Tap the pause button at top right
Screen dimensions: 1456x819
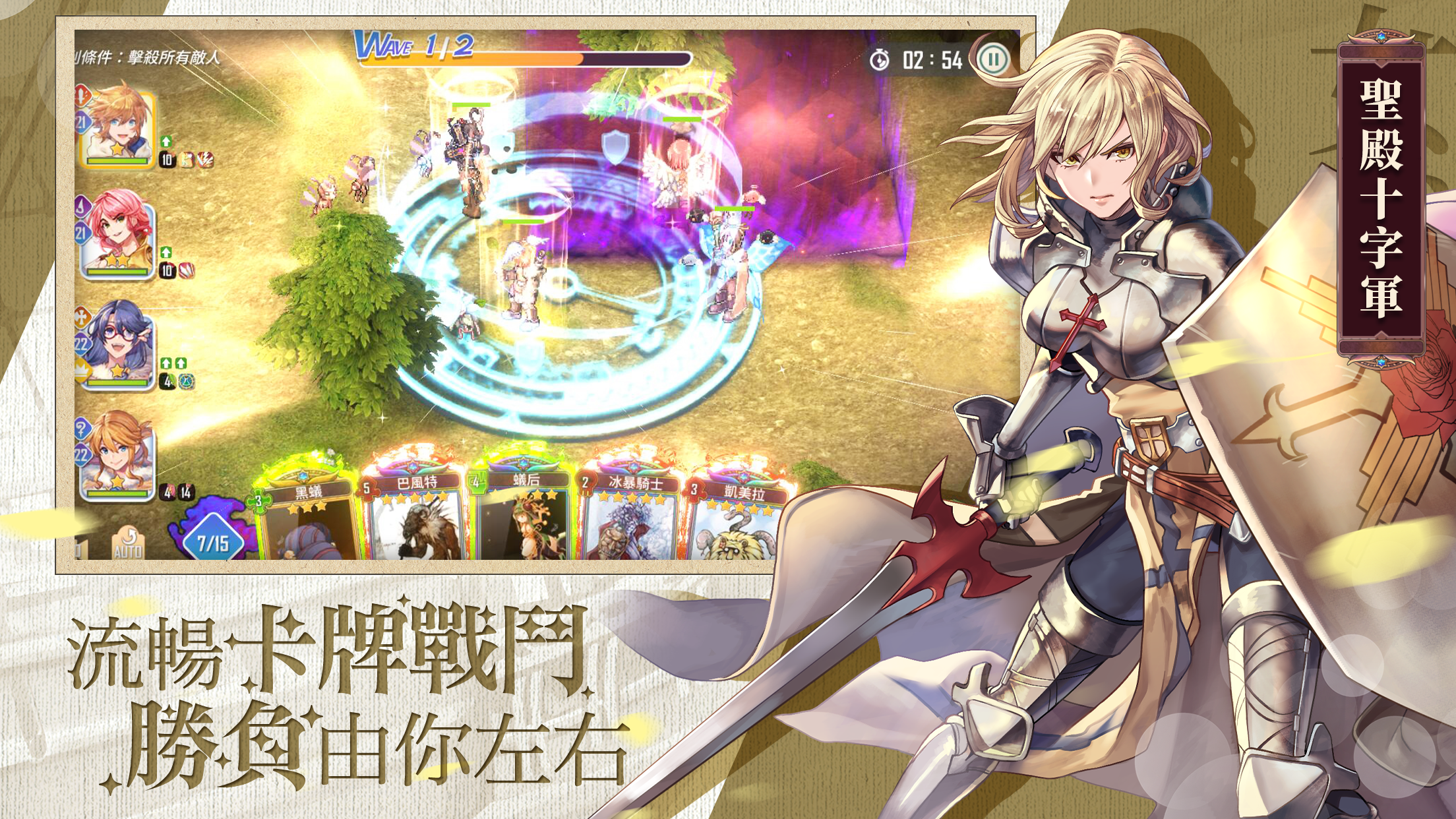point(994,59)
